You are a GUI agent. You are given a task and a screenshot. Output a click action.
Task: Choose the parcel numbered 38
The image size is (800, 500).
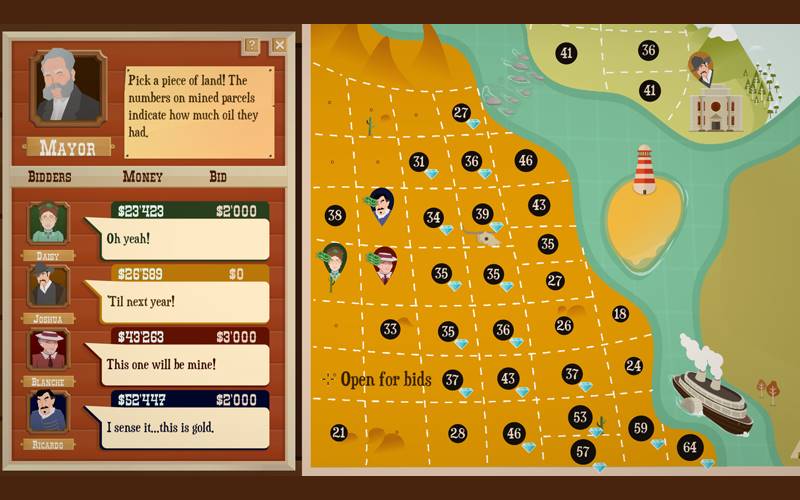click(x=335, y=215)
